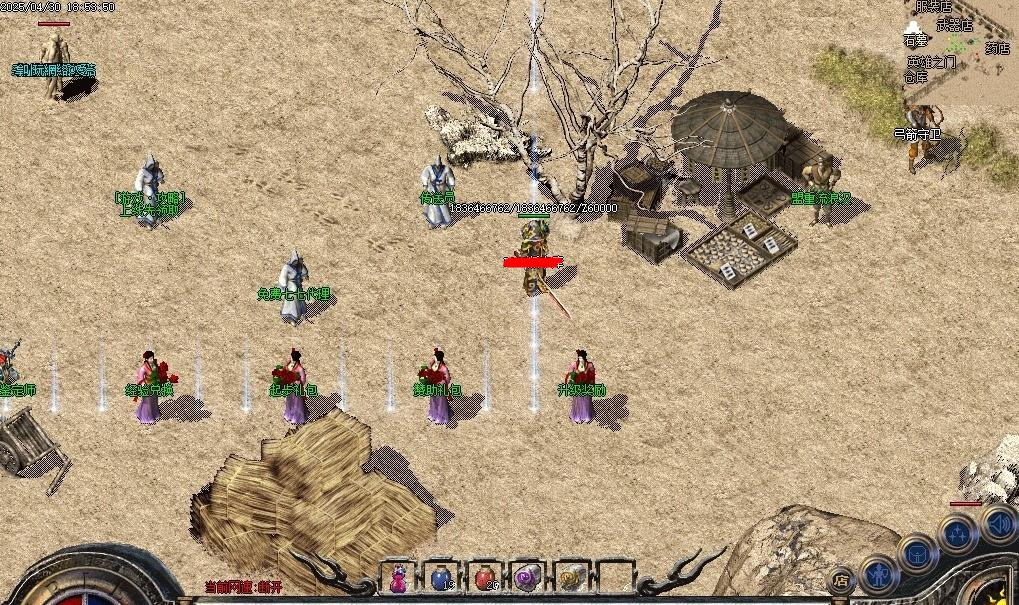The height and width of the screenshot is (605, 1019).
Task: Open the bag inventory button
Action: 916,553
